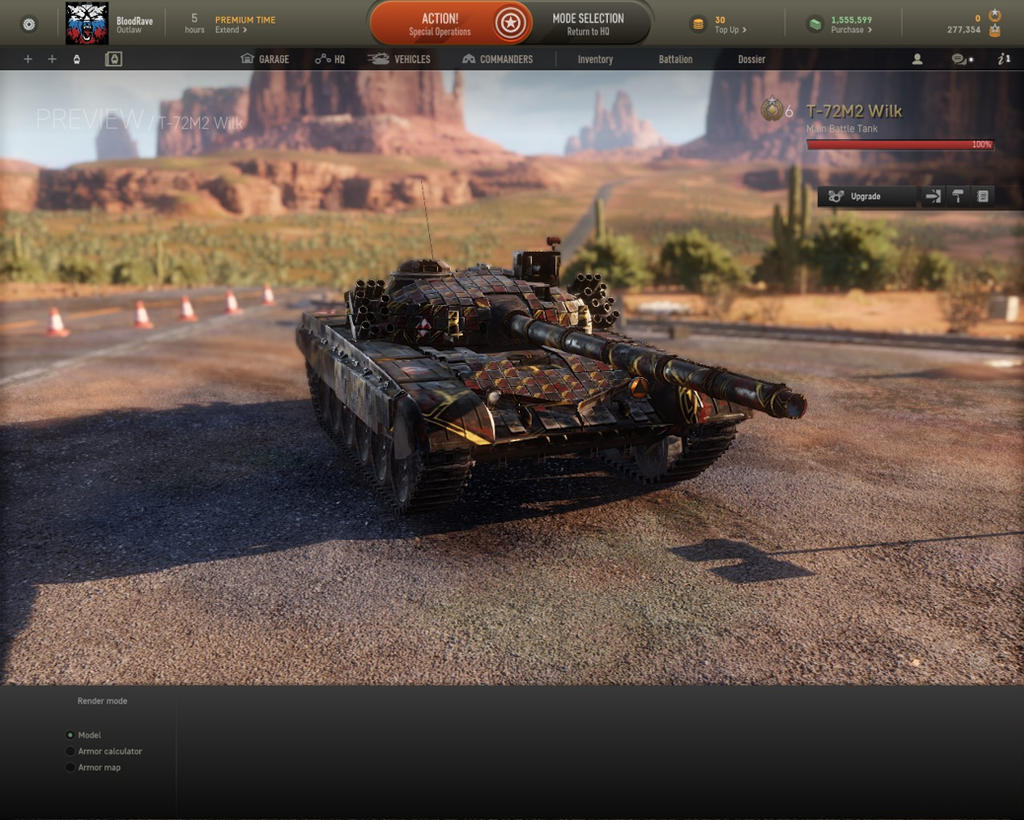Open the ammunition shell loadout icon
Screen dimensions: 1024x820
(933, 196)
